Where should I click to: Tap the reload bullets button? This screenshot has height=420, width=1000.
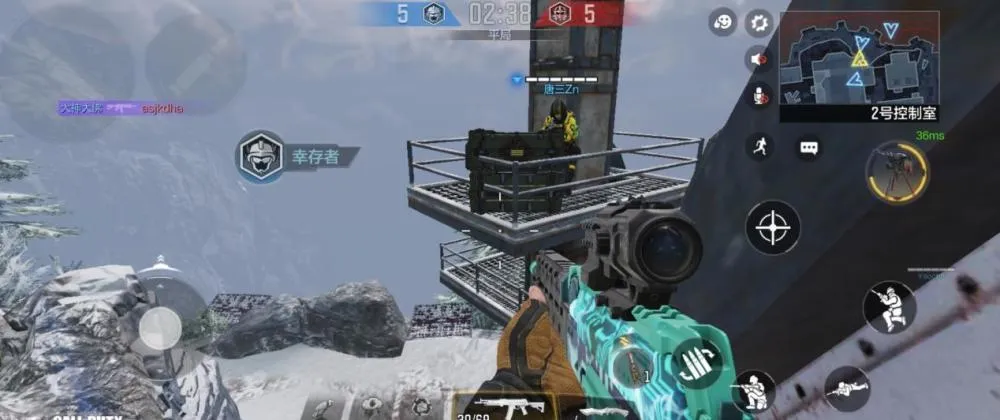[x=697, y=363]
